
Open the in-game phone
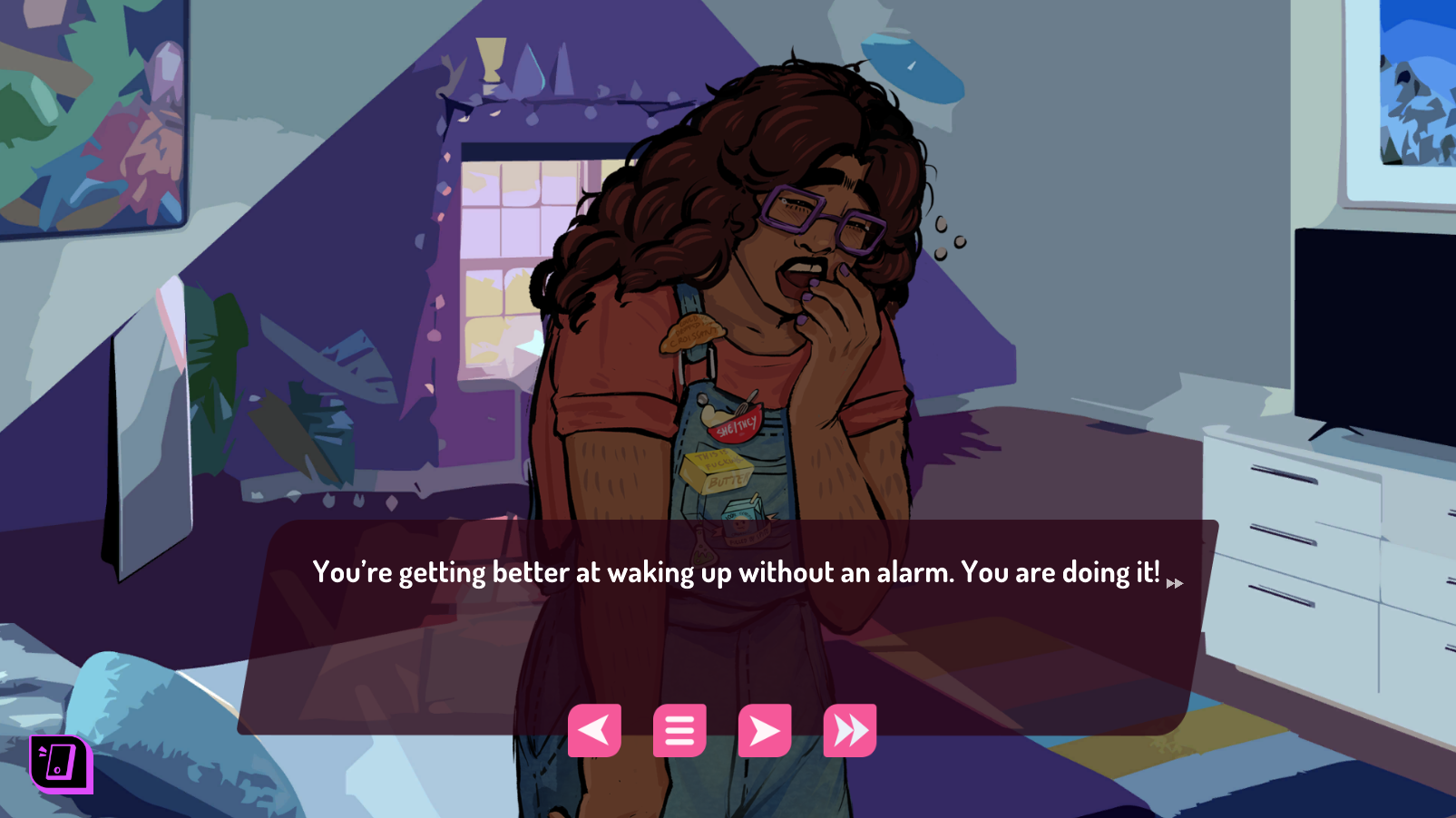point(59,763)
